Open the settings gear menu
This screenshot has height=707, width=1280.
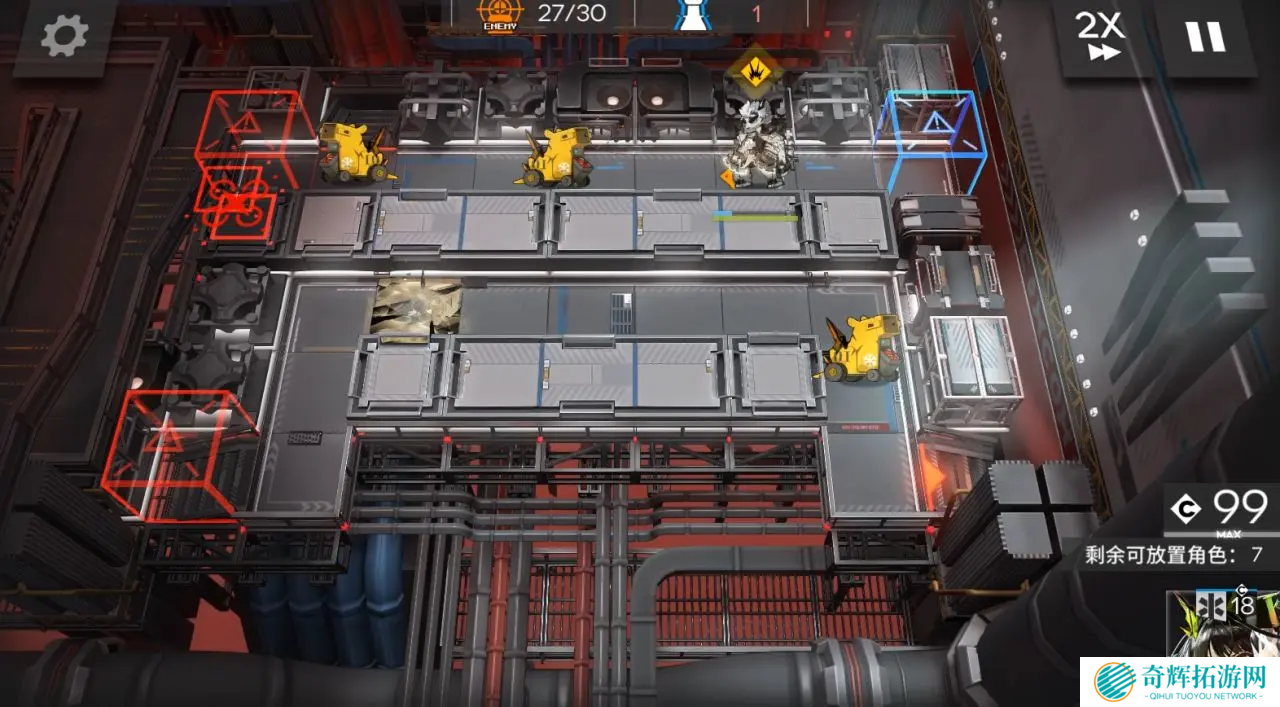64,36
